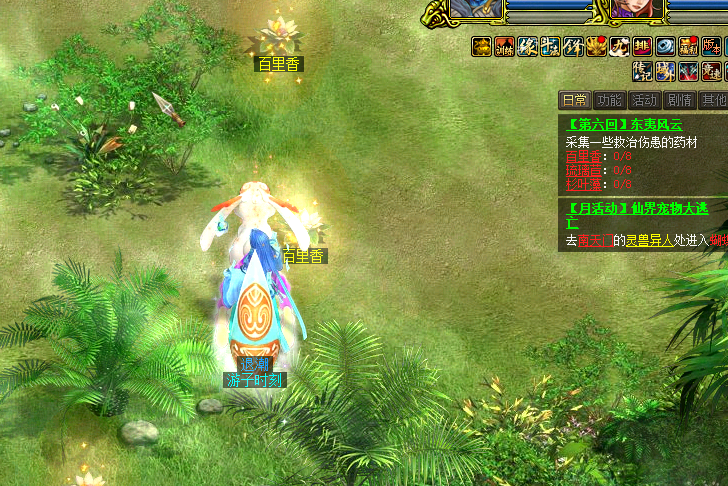Screen dimensions: 728x486
Task: Open the 斗法 icon
Action: pos(550,46)
